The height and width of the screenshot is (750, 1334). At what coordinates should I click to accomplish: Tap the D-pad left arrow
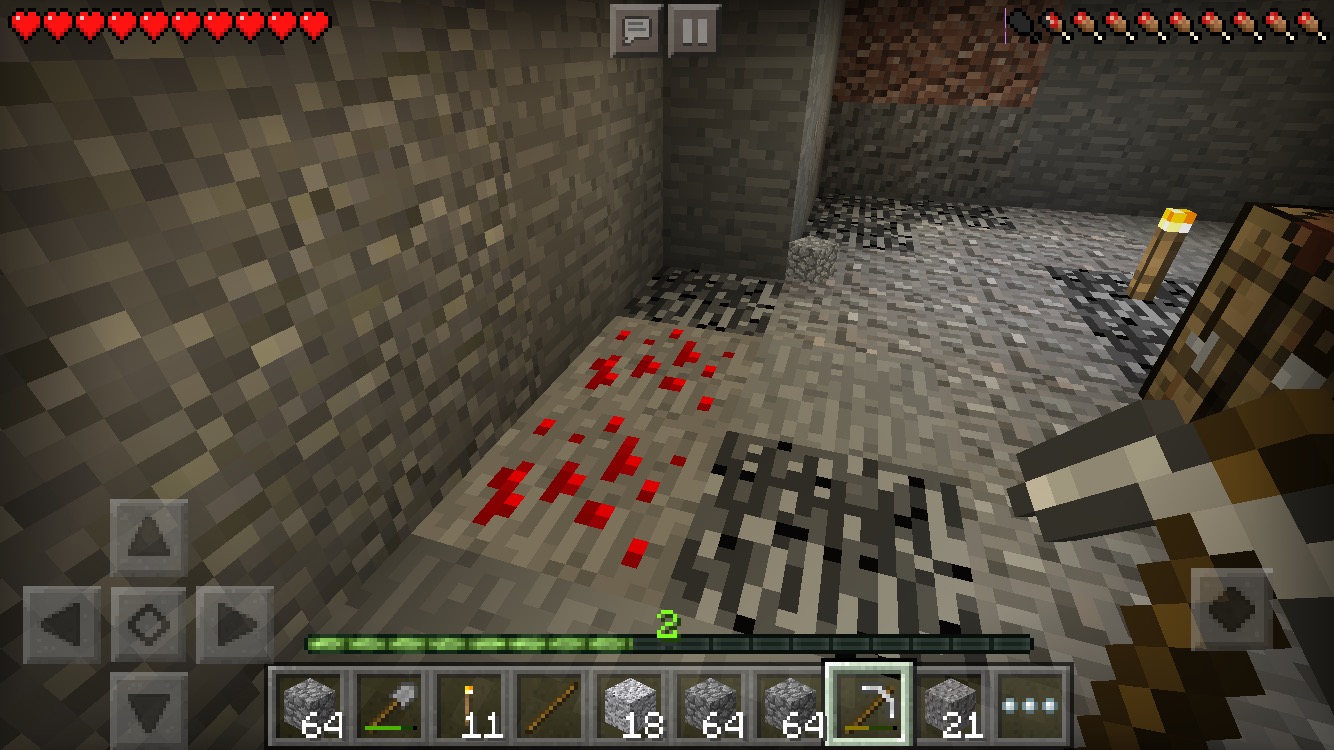tap(62, 626)
